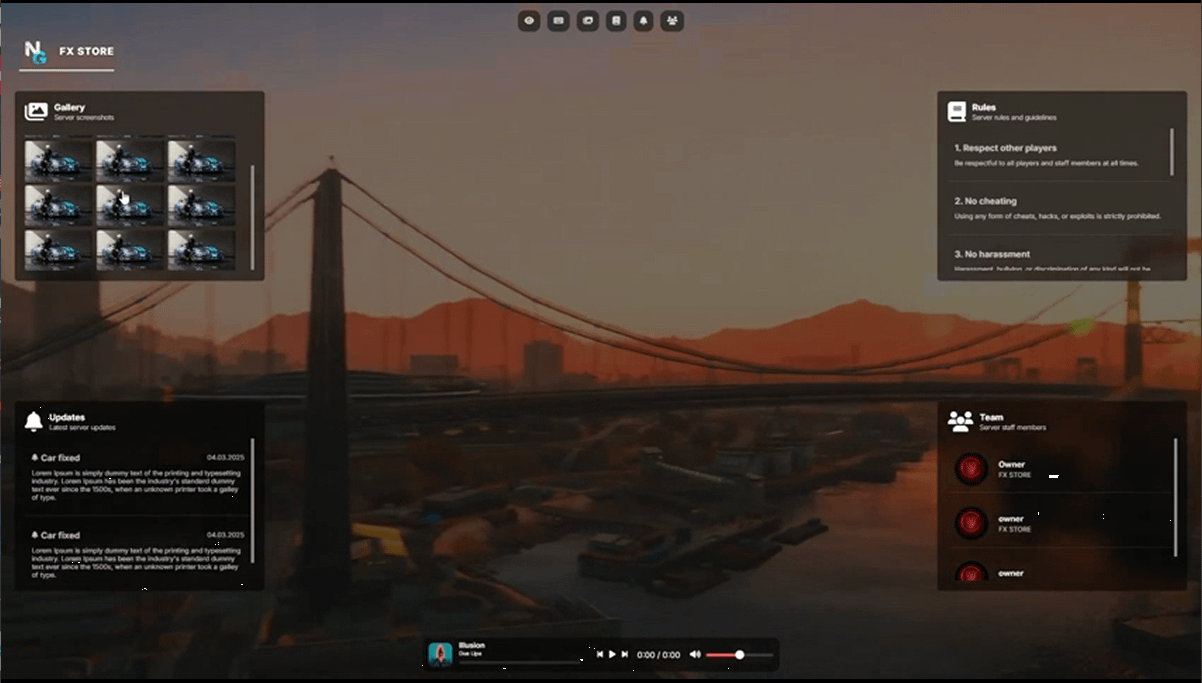Toggle the gallery image icon in top toolbar
Screen dimensions: 1202x683
[x=587, y=20]
